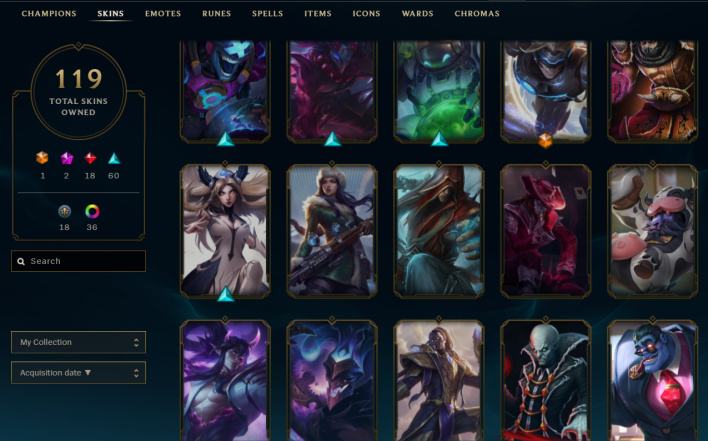The image size is (708, 441).
Task: Choose the blue-skinned suited brute skin
Action: 653,380
